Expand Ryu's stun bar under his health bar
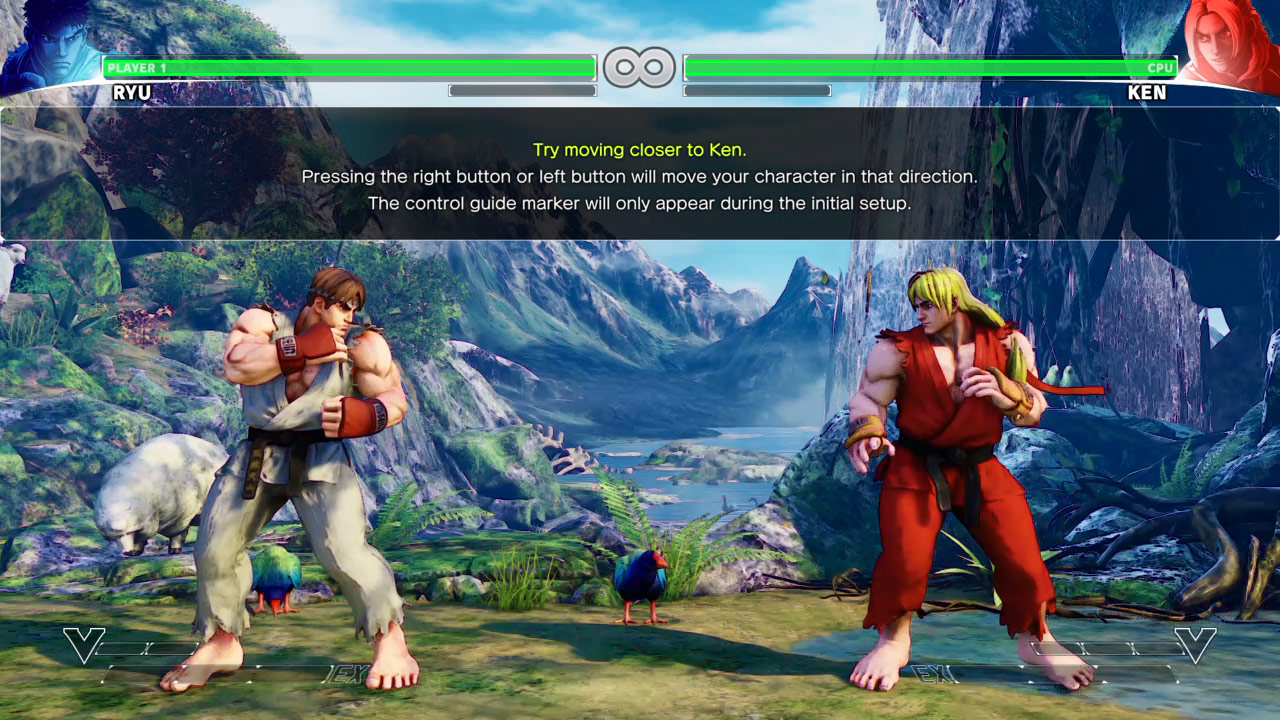The width and height of the screenshot is (1280, 720). (x=522, y=90)
